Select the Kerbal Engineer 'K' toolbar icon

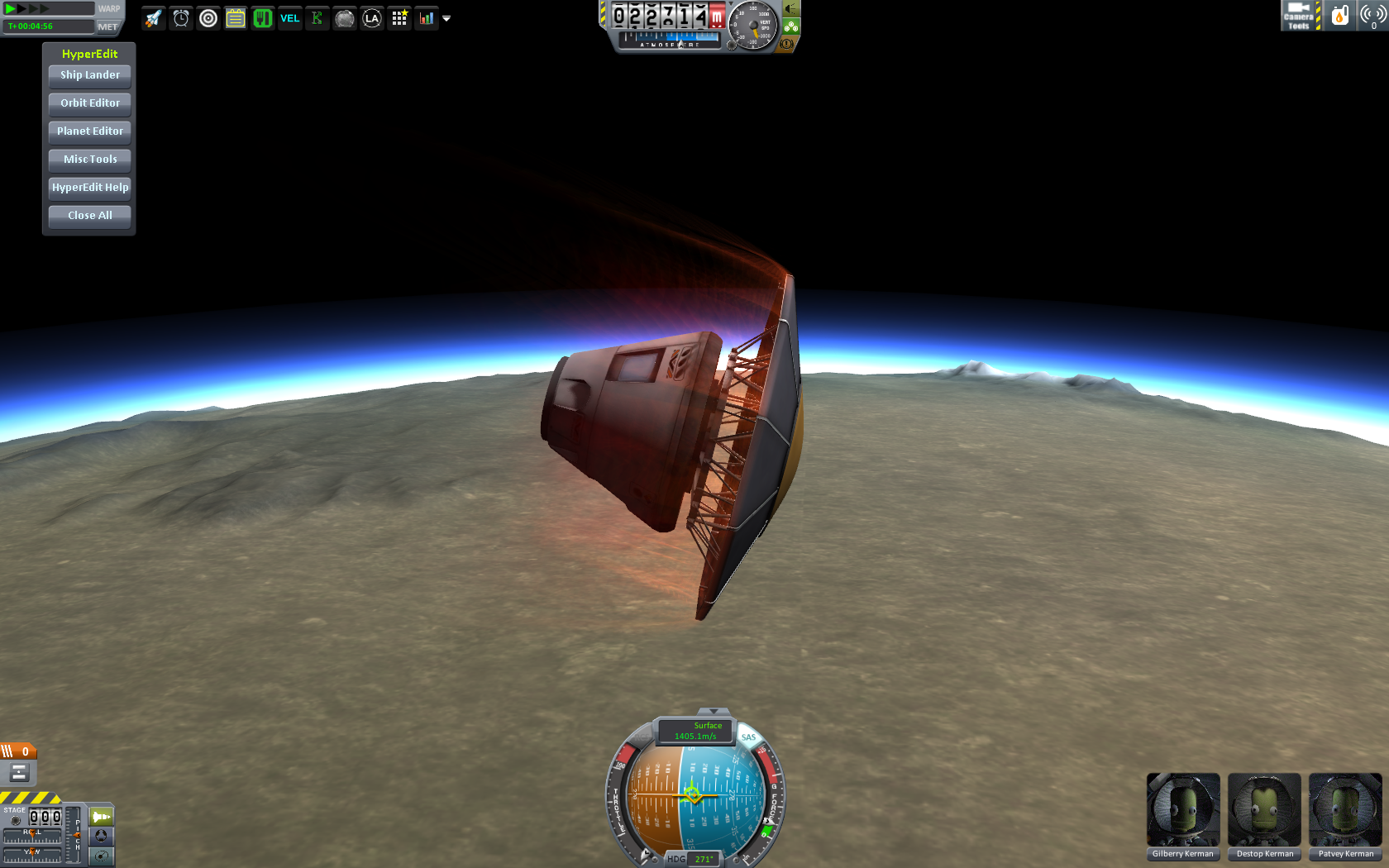pos(317,17)
